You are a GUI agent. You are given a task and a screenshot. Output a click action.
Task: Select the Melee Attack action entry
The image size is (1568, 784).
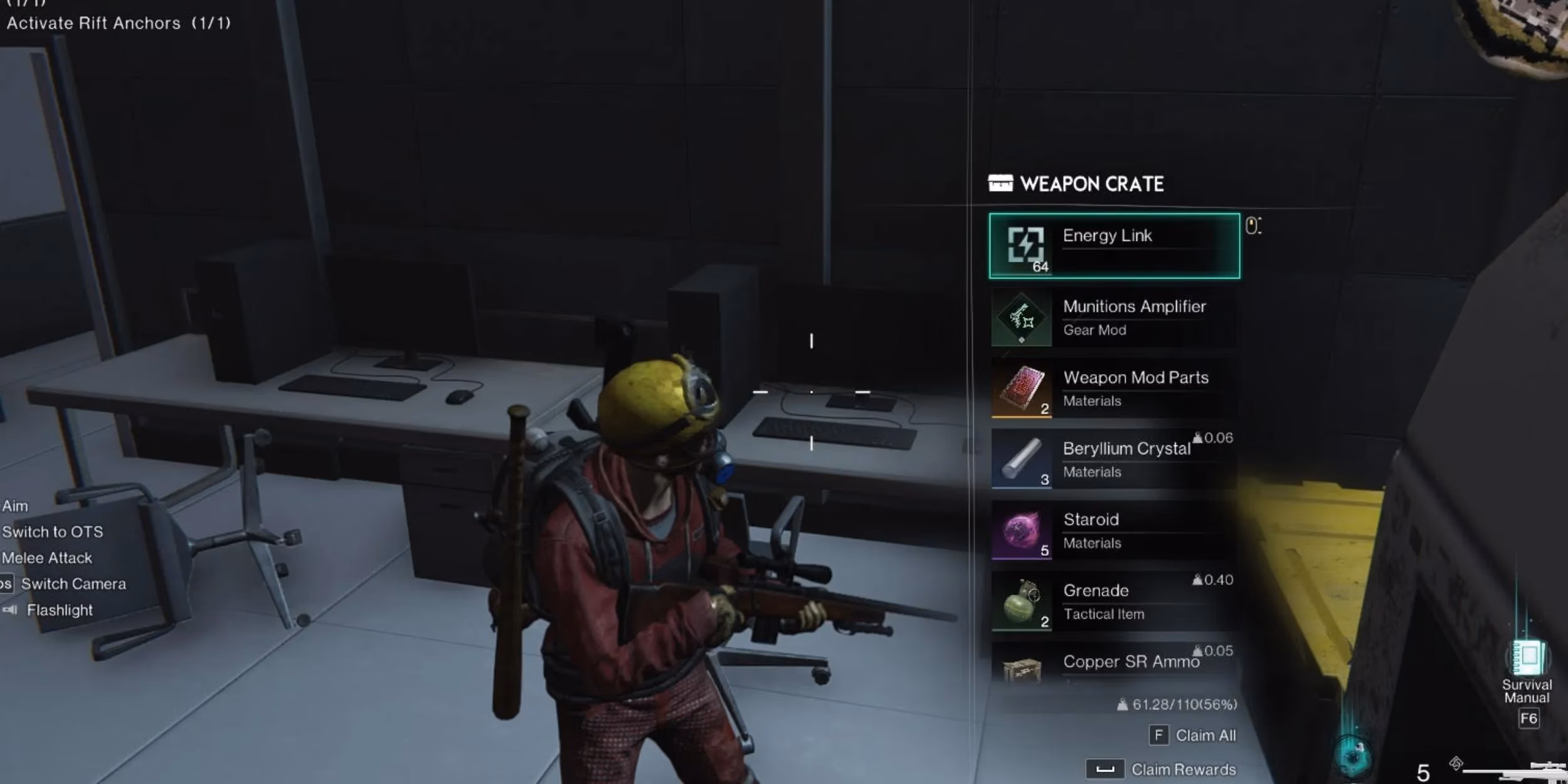coord(46,558)
